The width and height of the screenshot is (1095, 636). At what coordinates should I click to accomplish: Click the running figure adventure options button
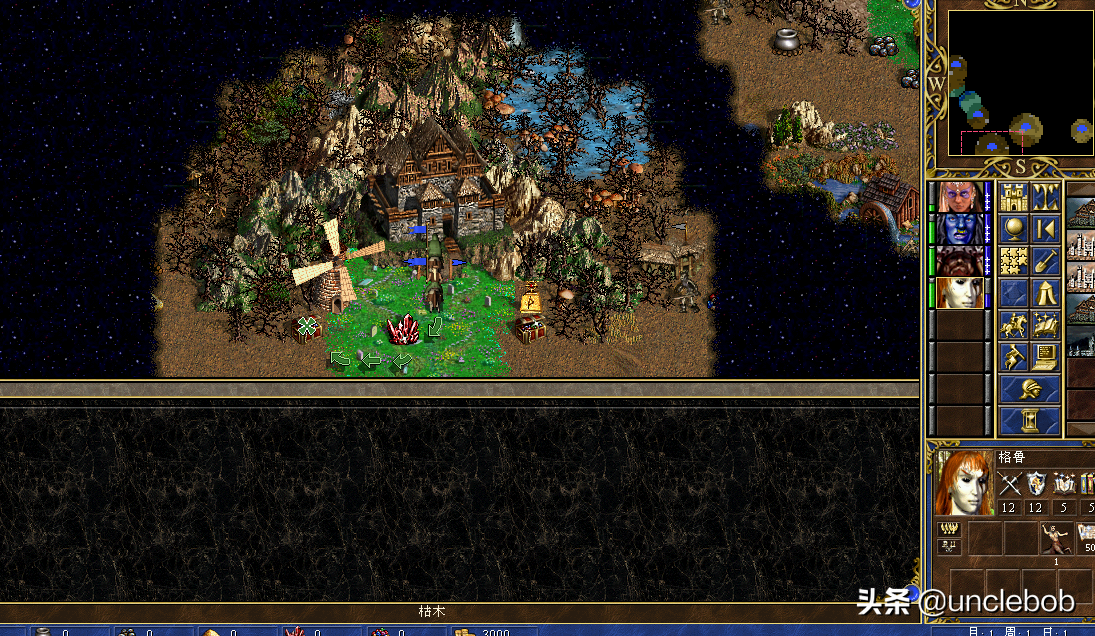point(1014,357)
